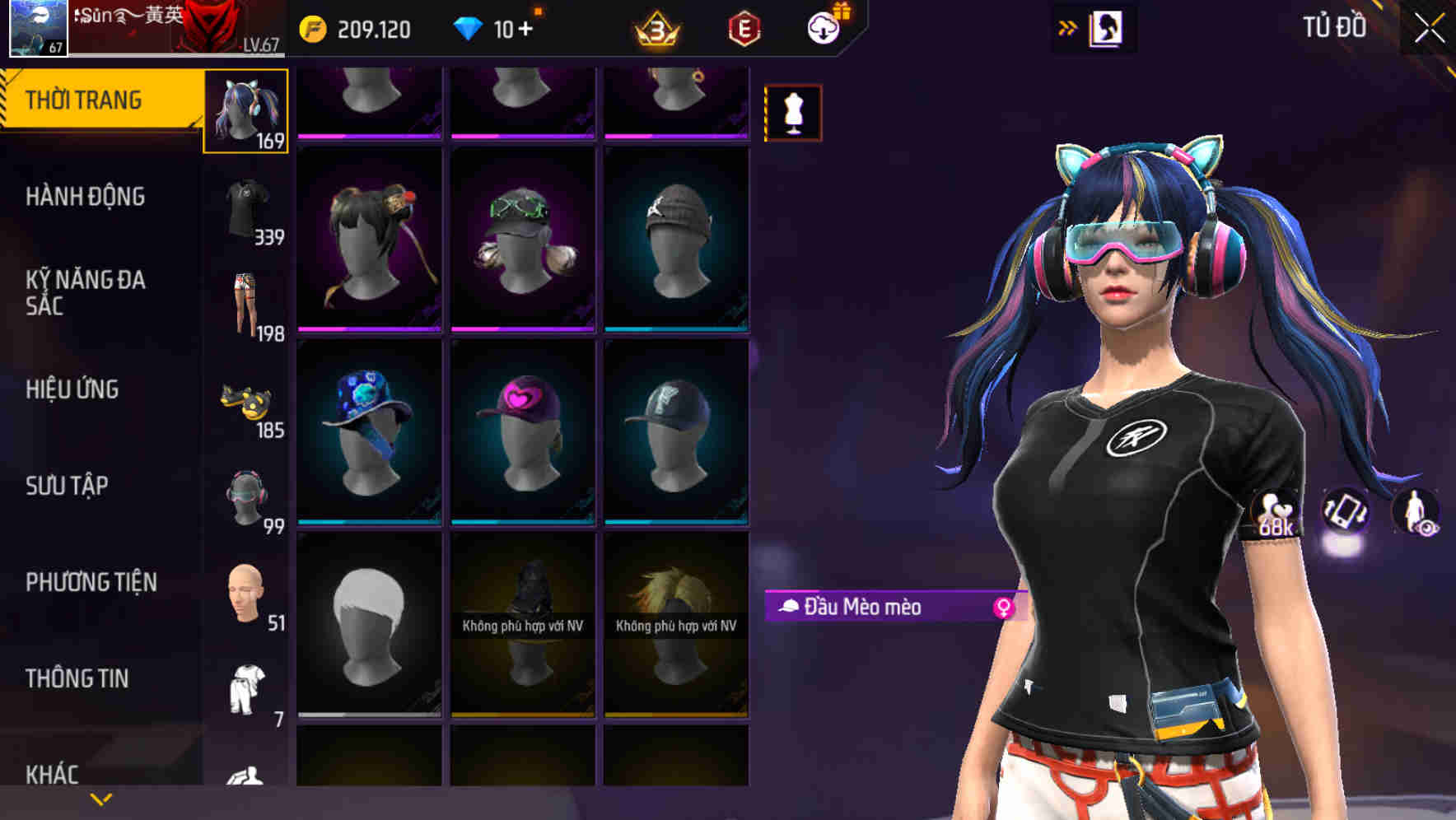Click the cloud download gift icon

click(x=824, y=27)
